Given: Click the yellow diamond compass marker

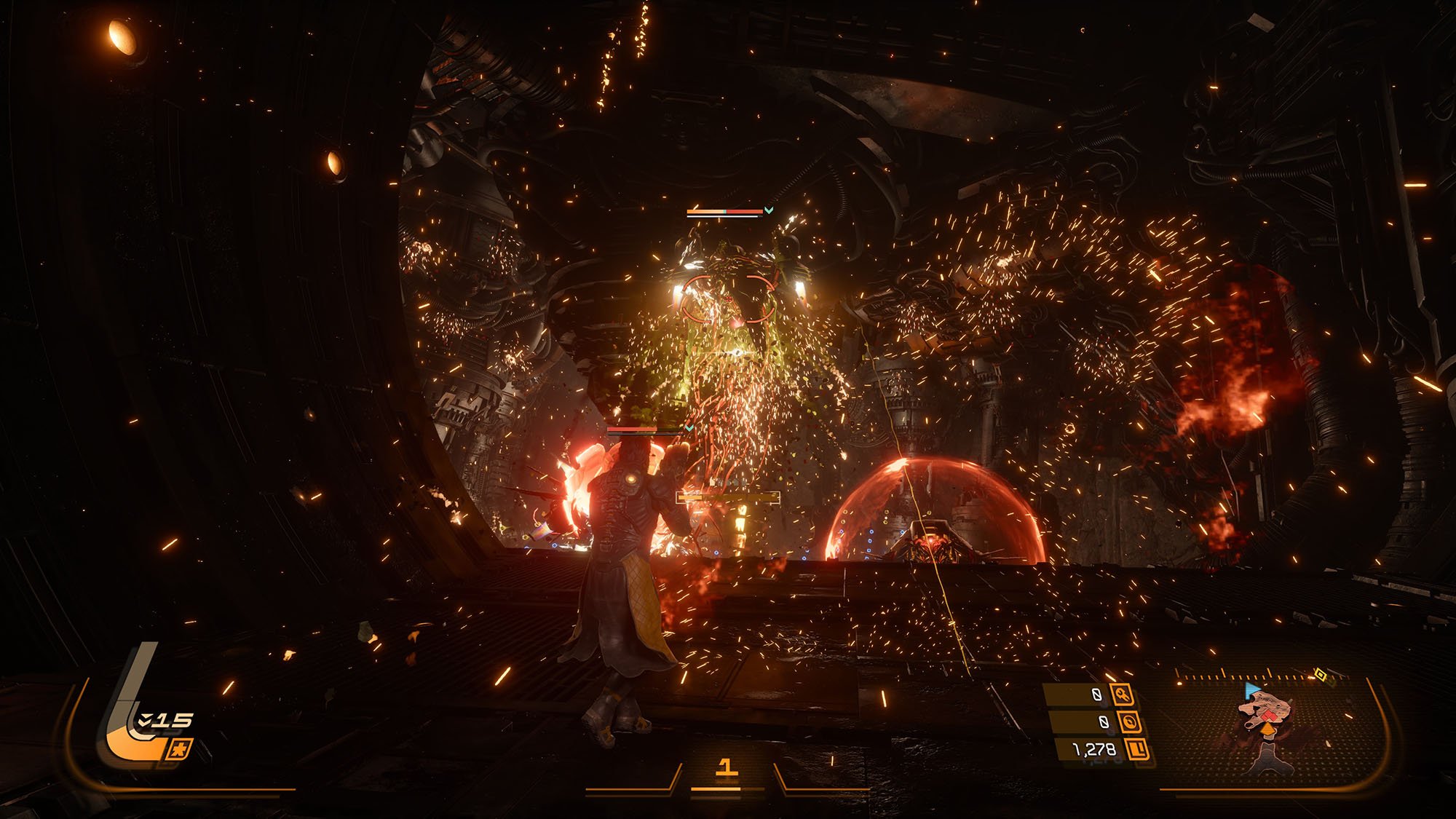Looking at the screenshot, I should click(x=1319, y=675).
